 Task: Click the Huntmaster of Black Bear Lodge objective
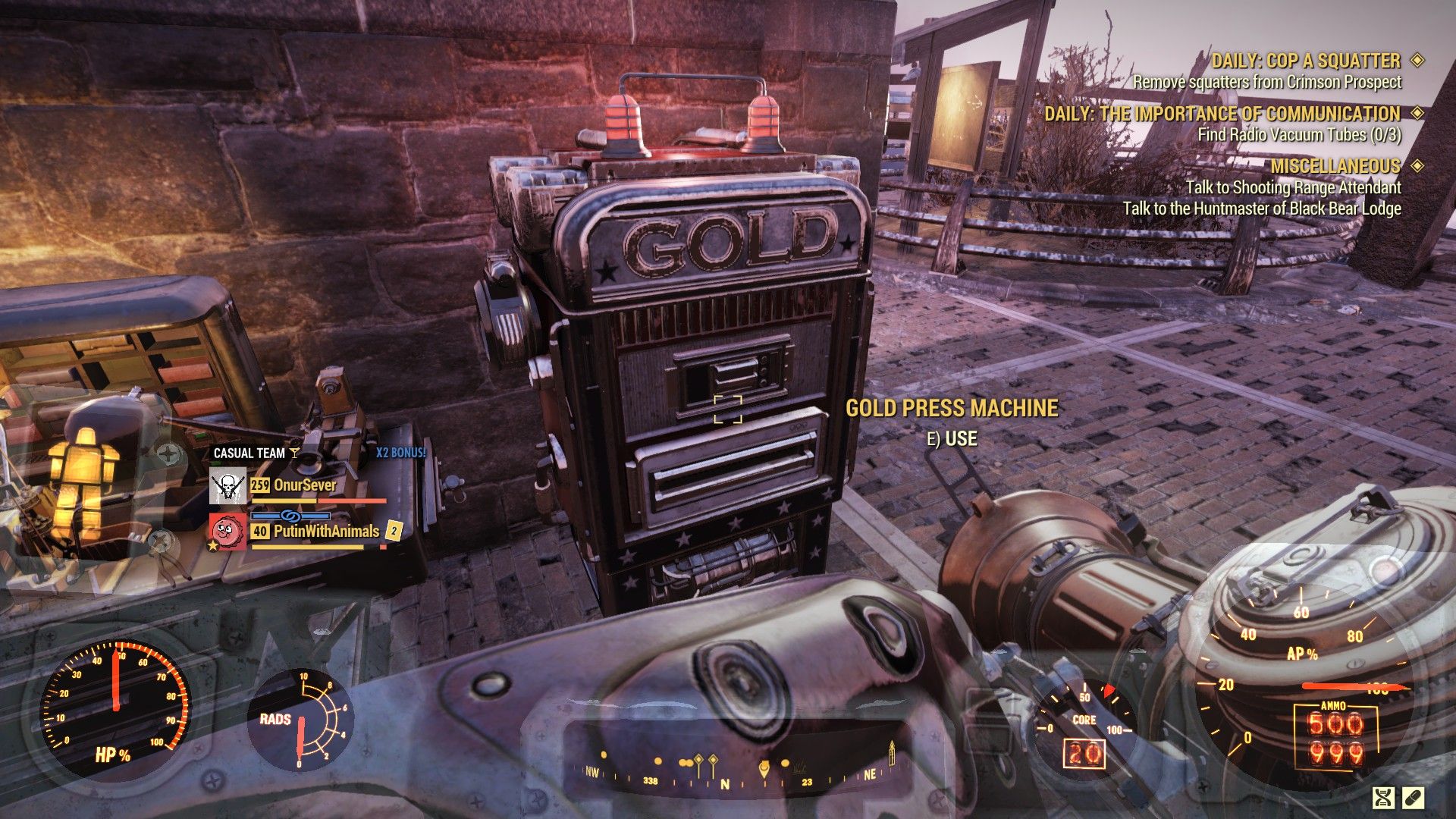coord(1261,209)
